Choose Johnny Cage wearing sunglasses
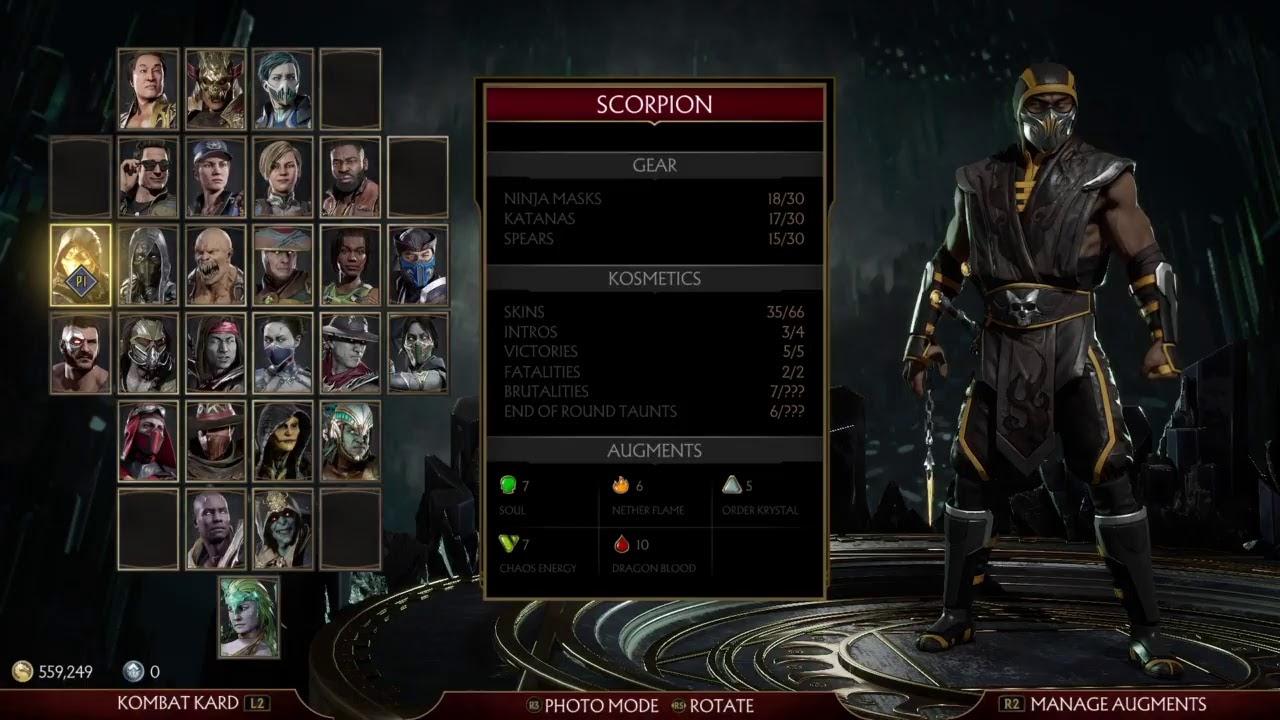 pyautogui.click(x=148, y=177)
